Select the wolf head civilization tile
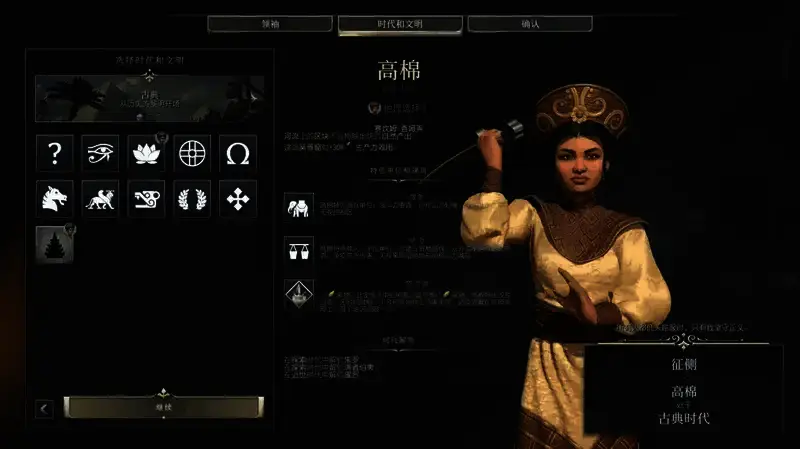This screenshot has width=800, height=449. pos(55,198)
